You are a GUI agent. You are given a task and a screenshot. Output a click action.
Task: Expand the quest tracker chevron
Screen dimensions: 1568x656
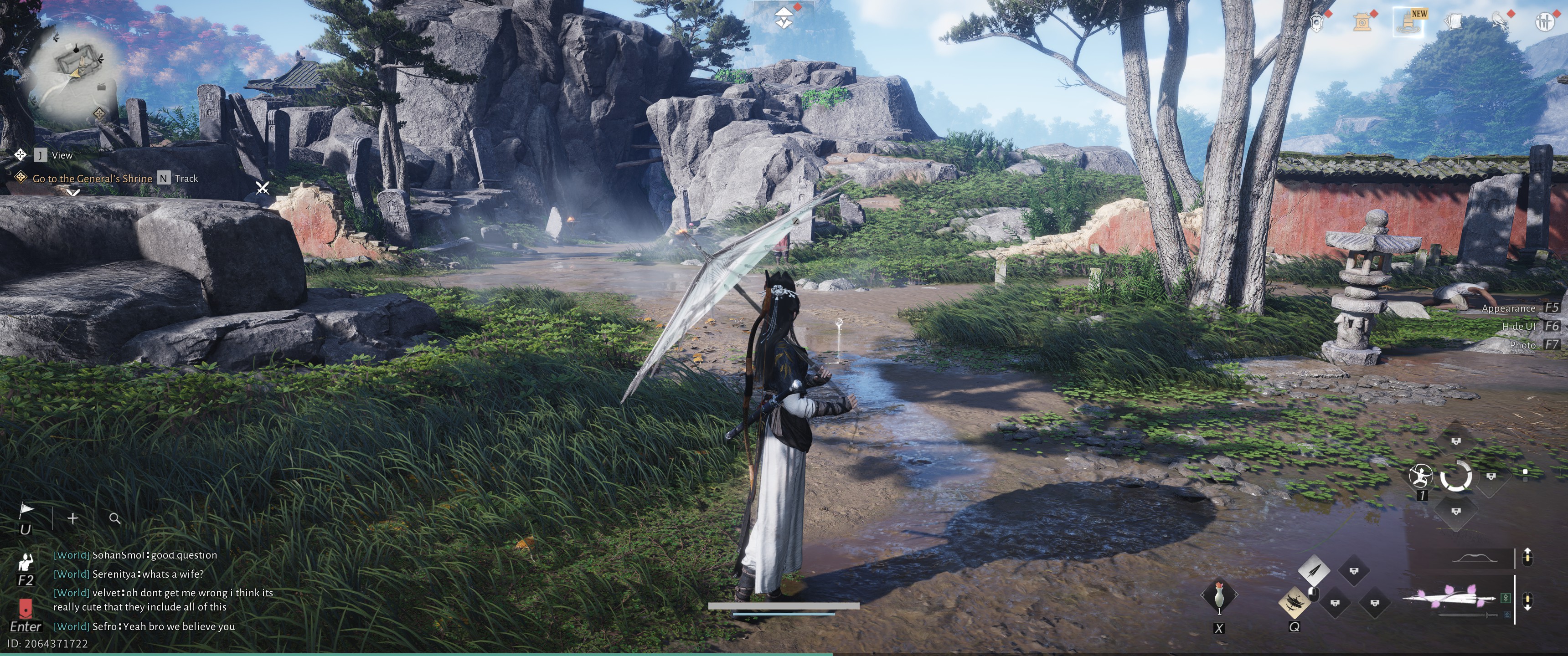click(74, 193)
